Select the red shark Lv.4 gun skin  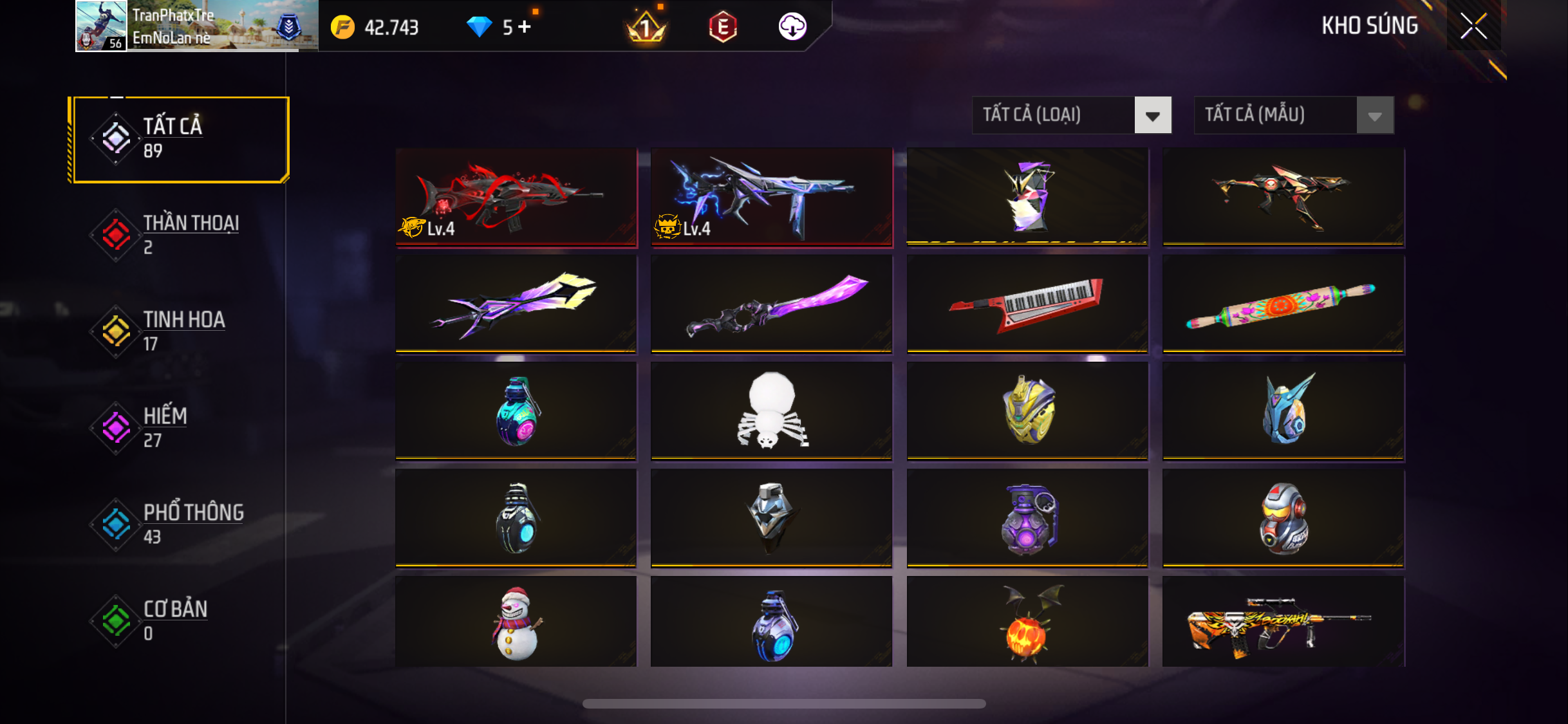(516, 196)
